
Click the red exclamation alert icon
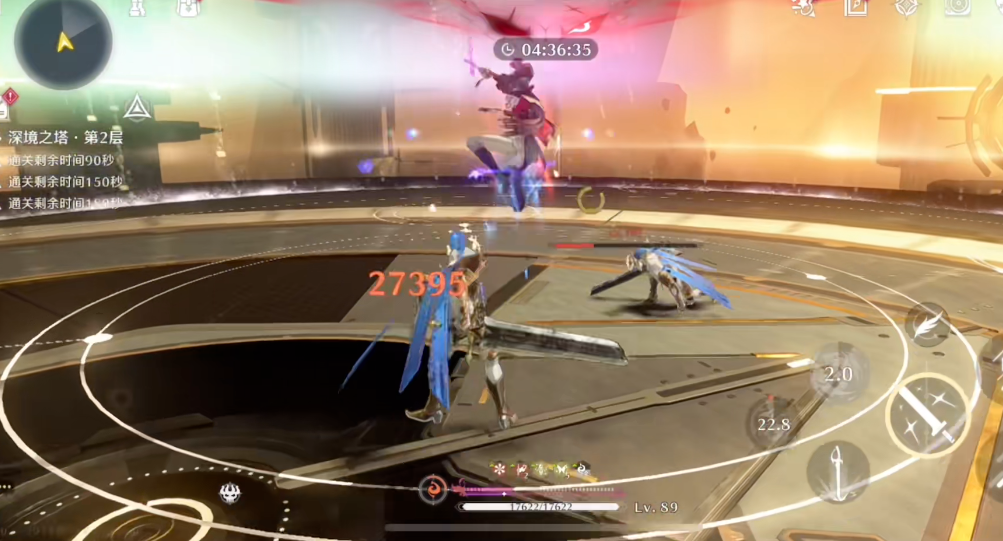[x=10, y=97]
